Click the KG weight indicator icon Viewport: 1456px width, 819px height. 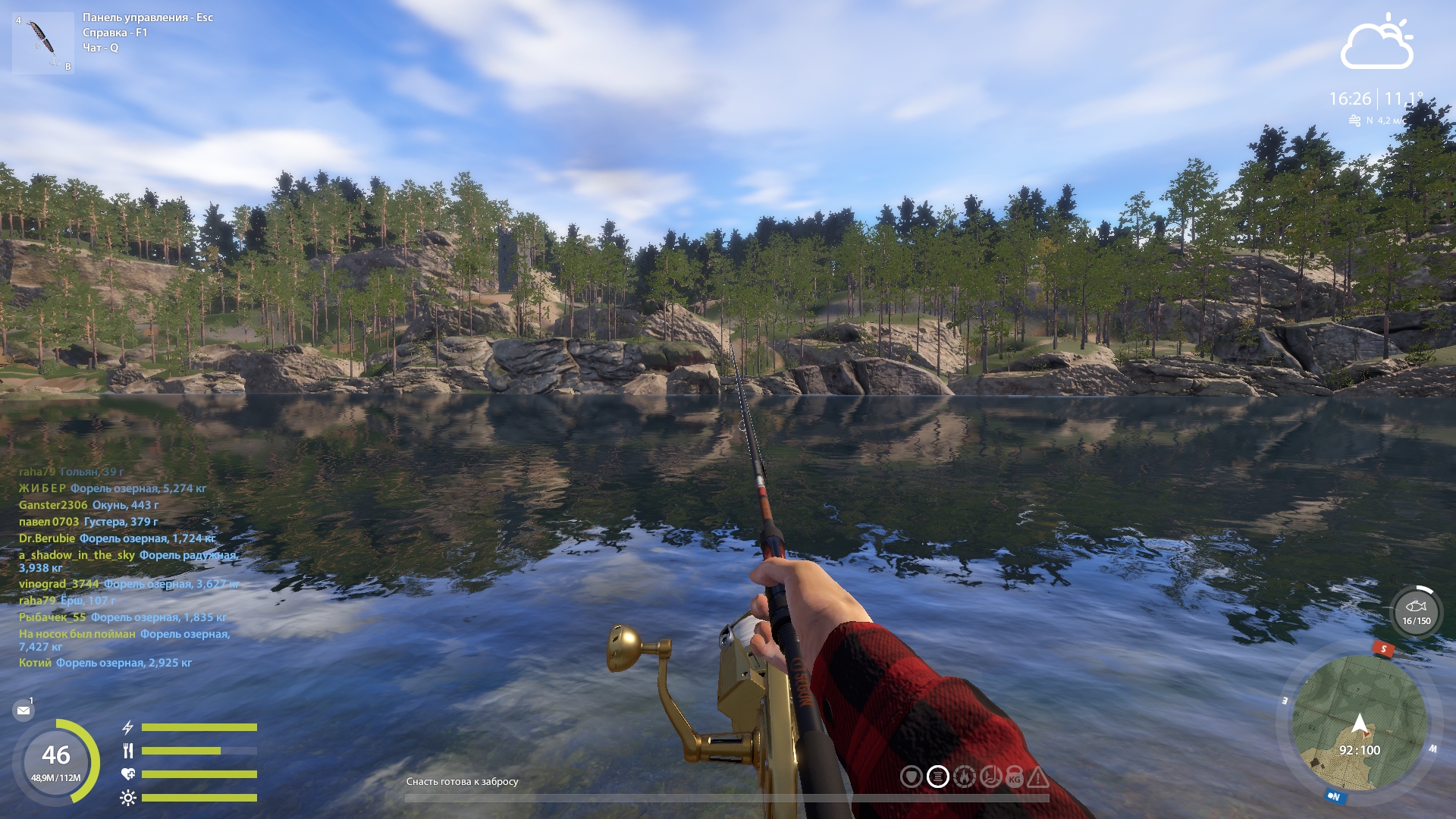pos(1015,777)
